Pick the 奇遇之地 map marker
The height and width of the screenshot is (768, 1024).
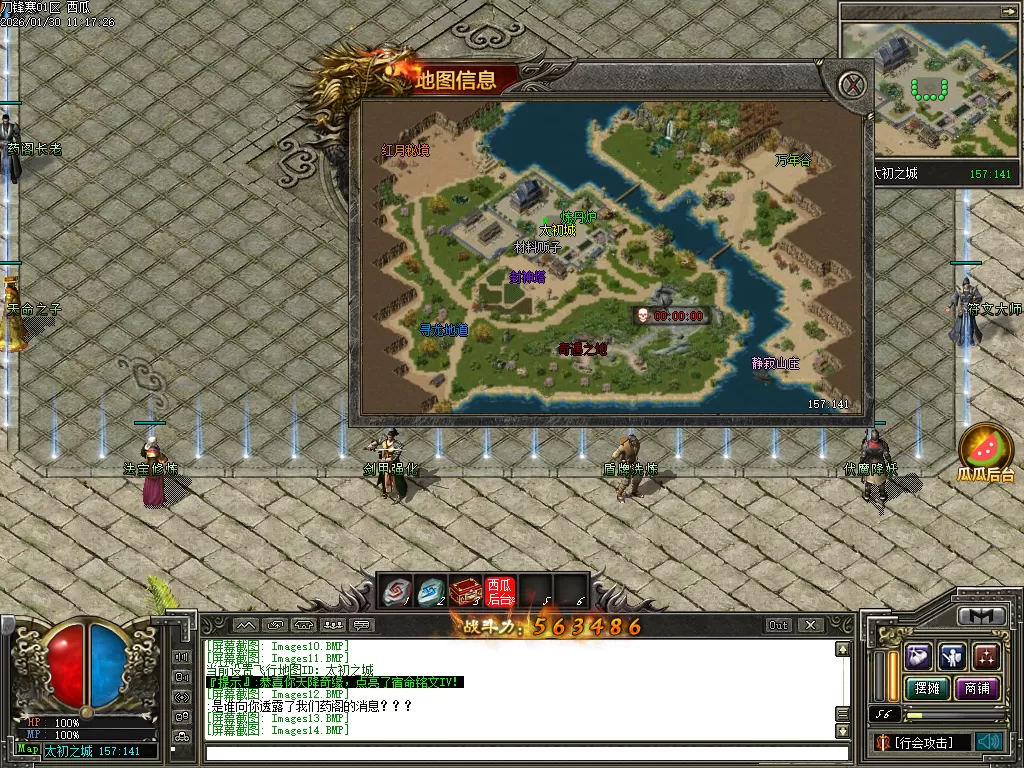coord(582,349)
